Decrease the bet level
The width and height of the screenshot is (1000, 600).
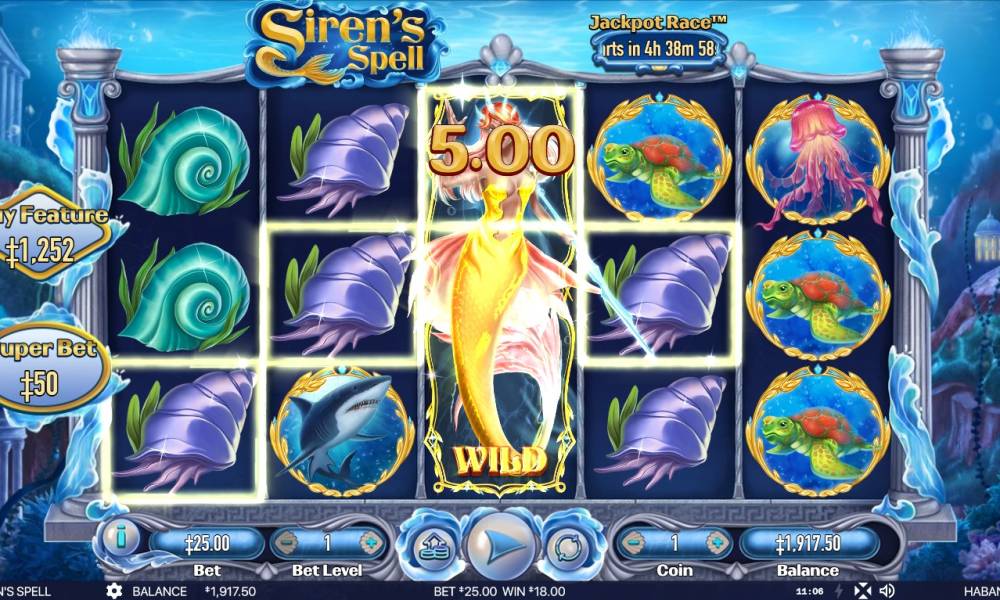click(287, 544)
